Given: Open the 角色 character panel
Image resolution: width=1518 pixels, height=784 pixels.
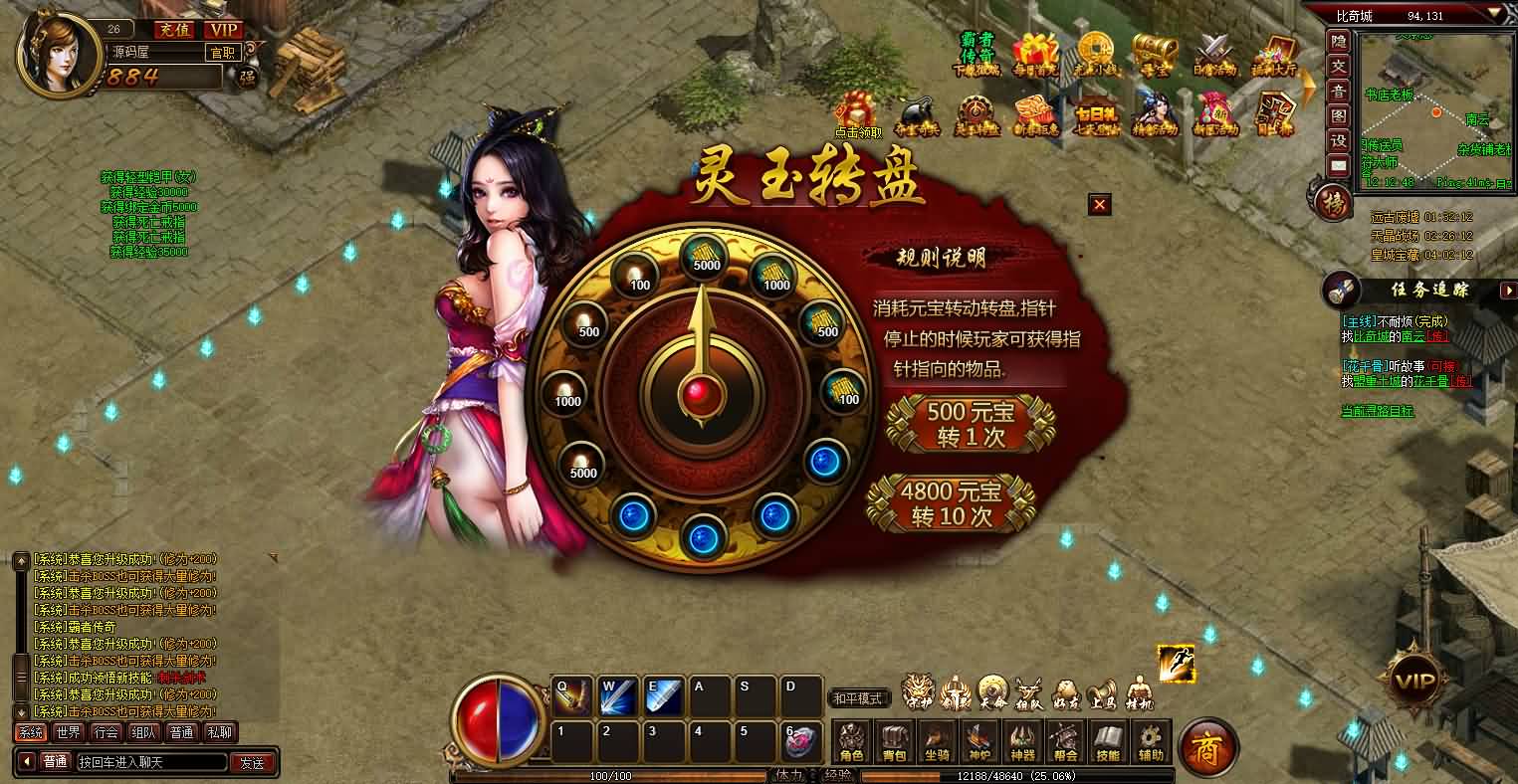Looking at the screenshot, I should pyautogui.click(x=852, y=742).
